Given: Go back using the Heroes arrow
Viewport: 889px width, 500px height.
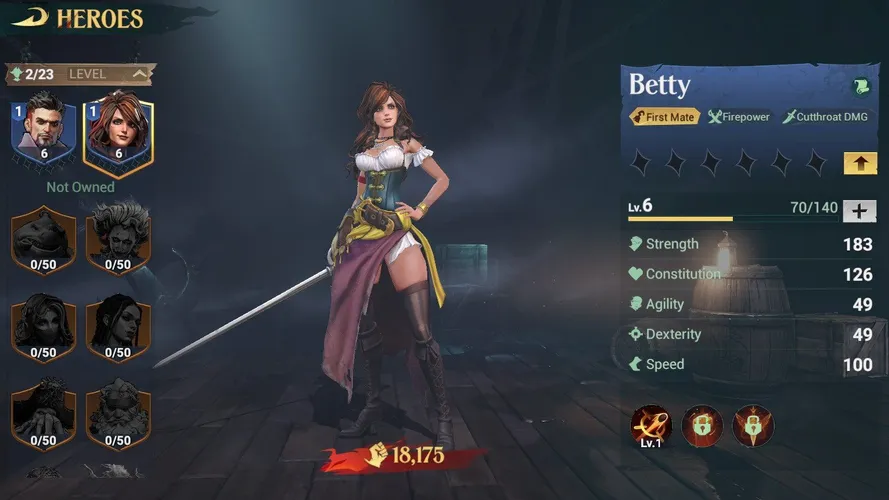Looking at the screenshot, I should tap(30, 18).
